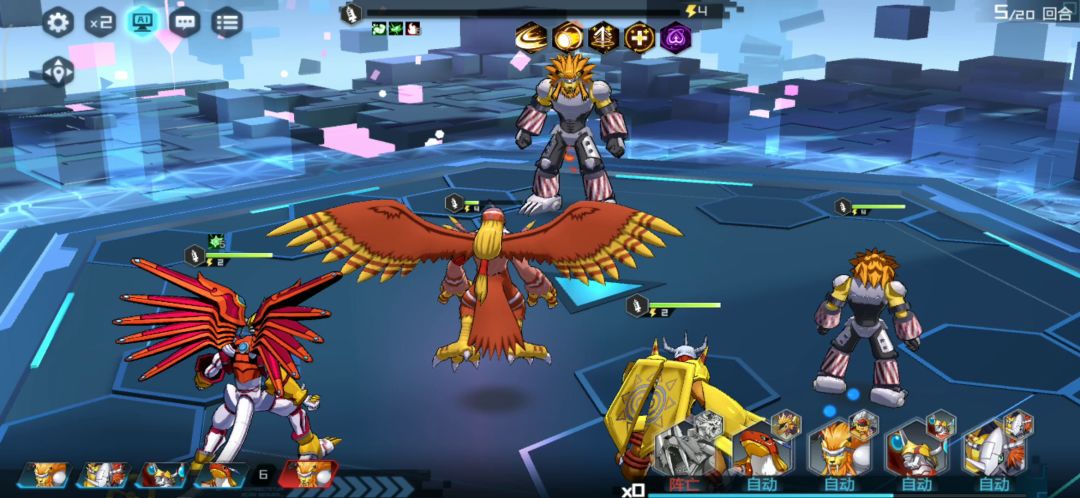The height and width of the screenshot is (498, 1080).
Task: Click the camera position arrows icon
Action: pyautogui.click(x=58, y=71)
